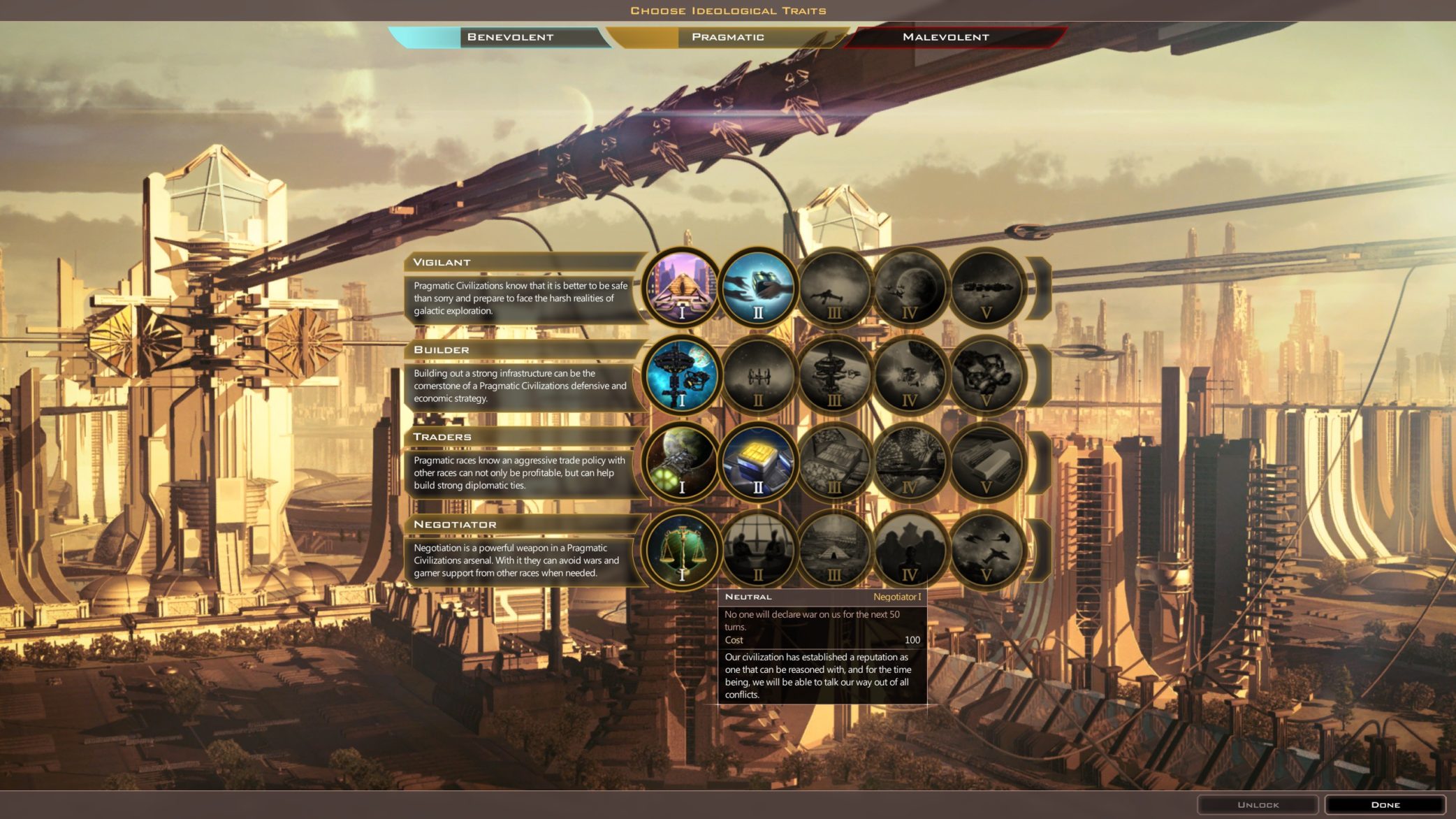Open the Malevolent ideology tab

[x=945, y=37]
